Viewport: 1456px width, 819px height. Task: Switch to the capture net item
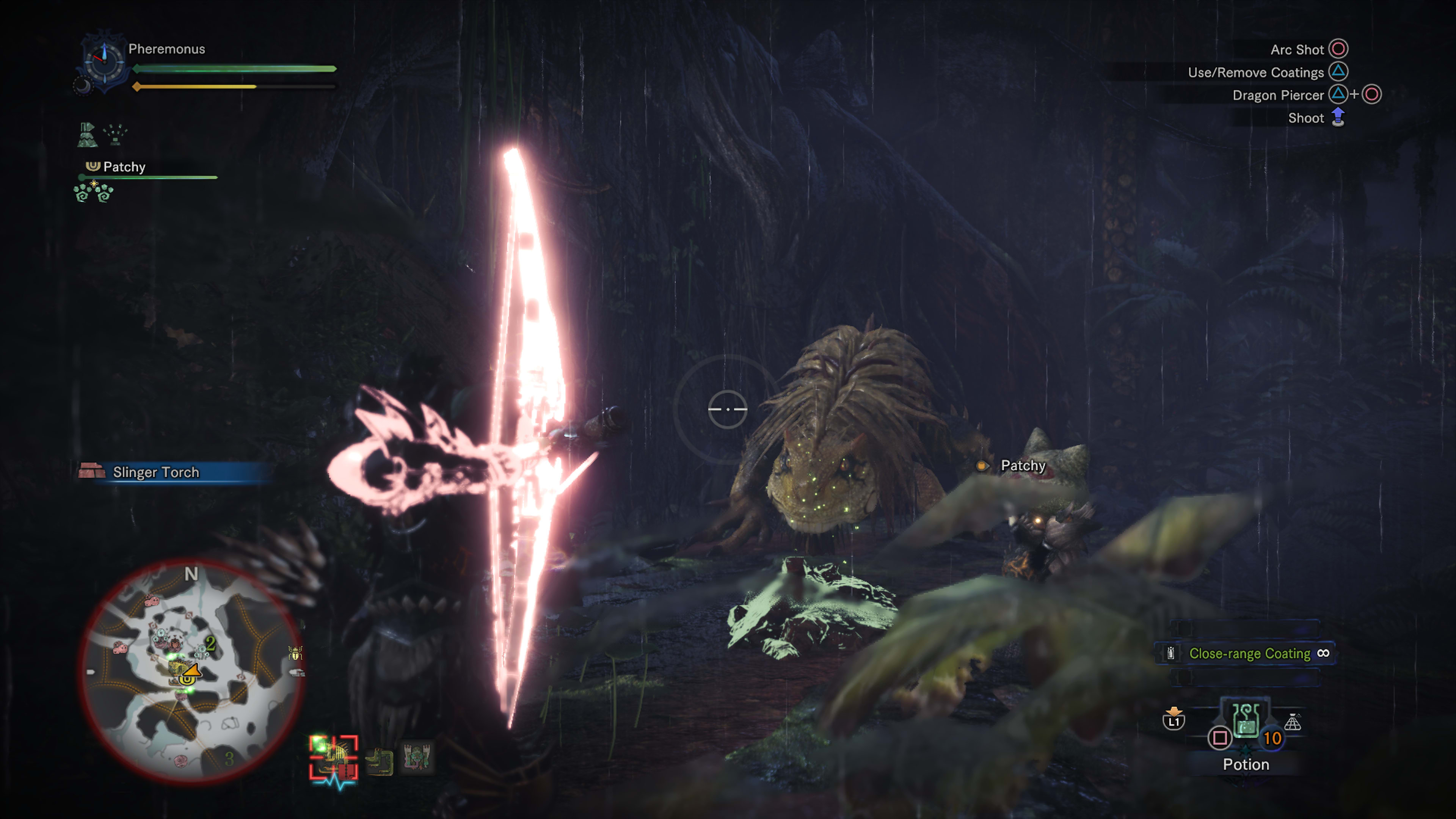[1293, 722]
